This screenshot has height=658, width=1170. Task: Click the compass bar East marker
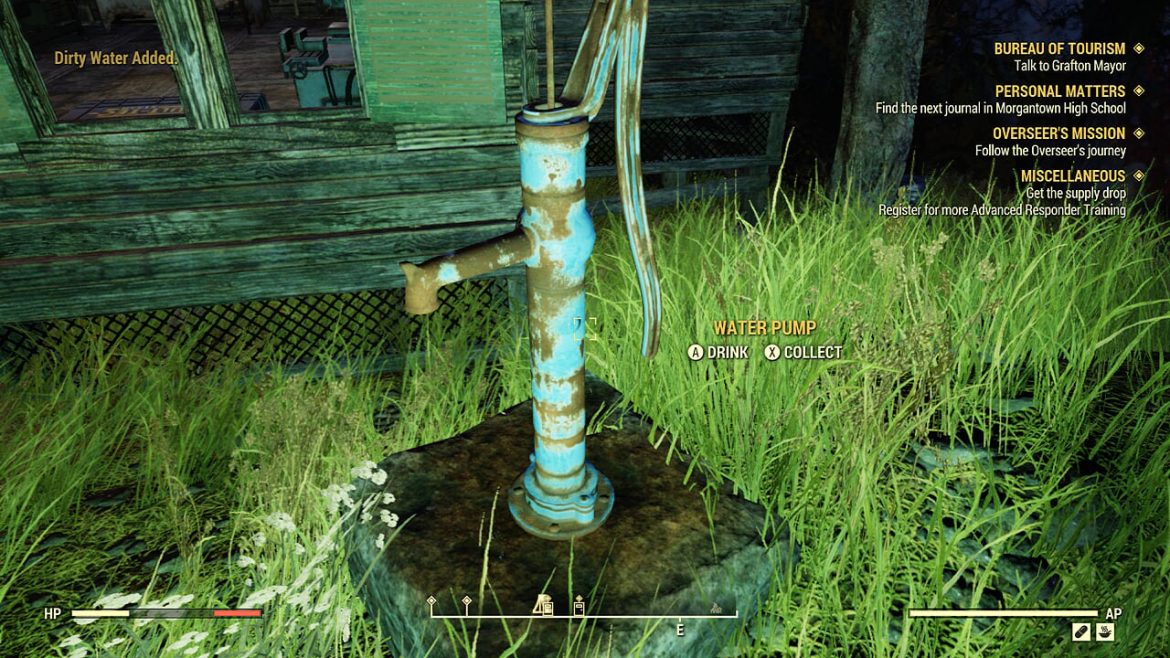680,630
